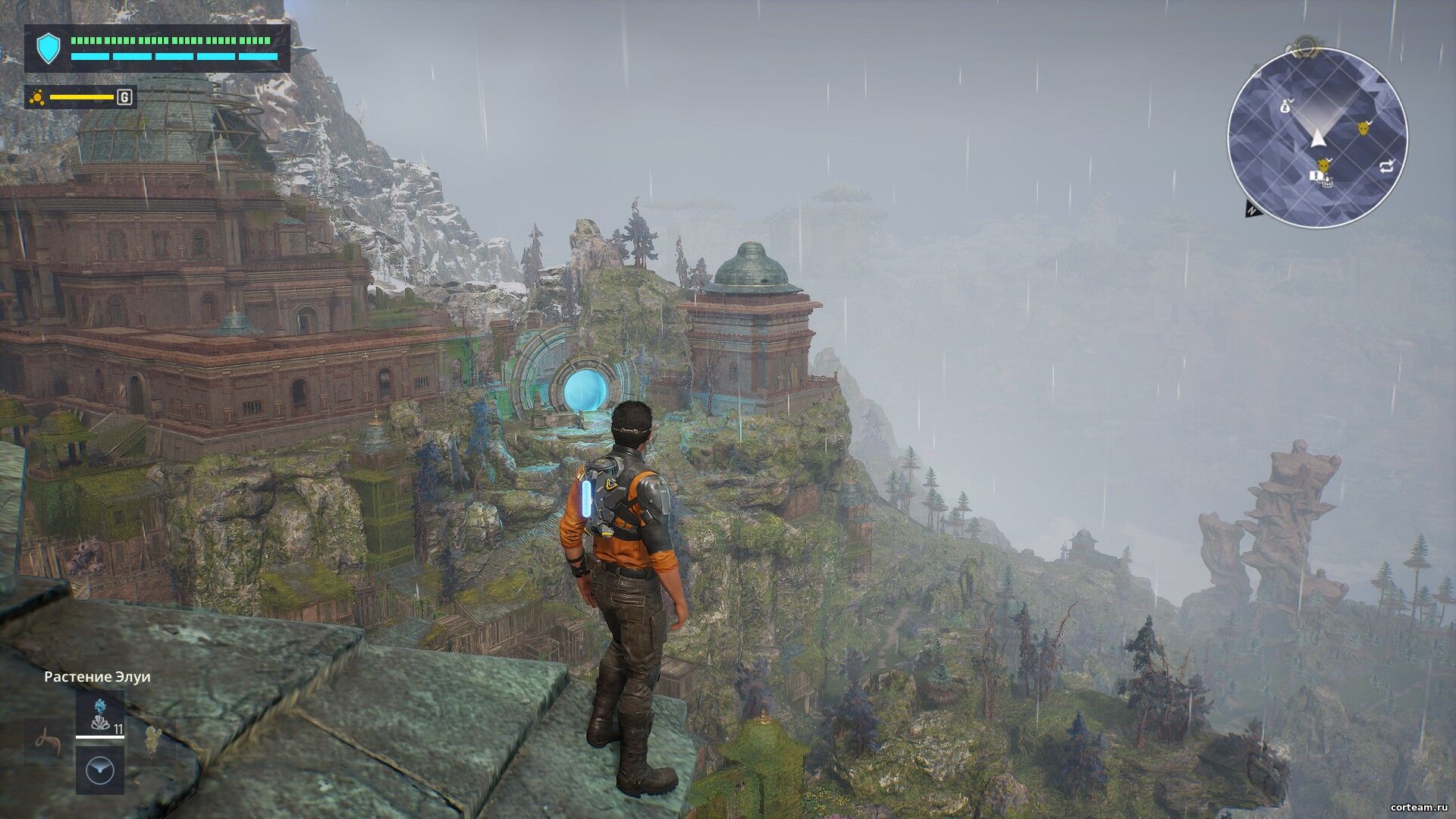
Task: Select the yellow leafy plant item slot
Action: 153,738
